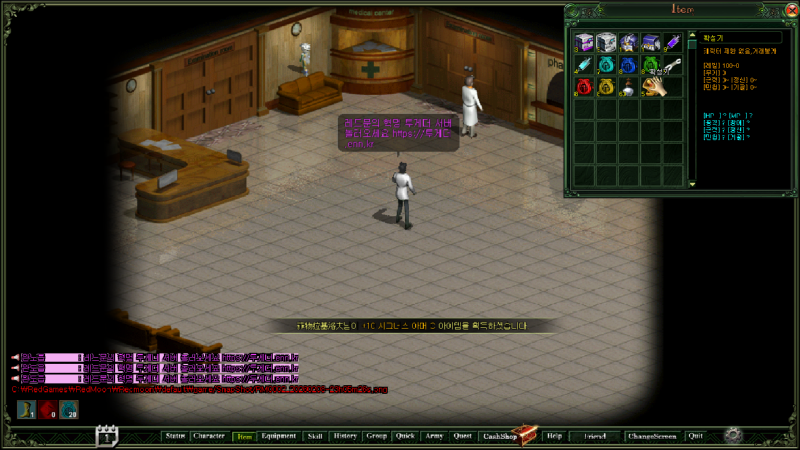This screenshot has width=800, height=450.
Task: Open the Friend list
Action: point(594,436)
